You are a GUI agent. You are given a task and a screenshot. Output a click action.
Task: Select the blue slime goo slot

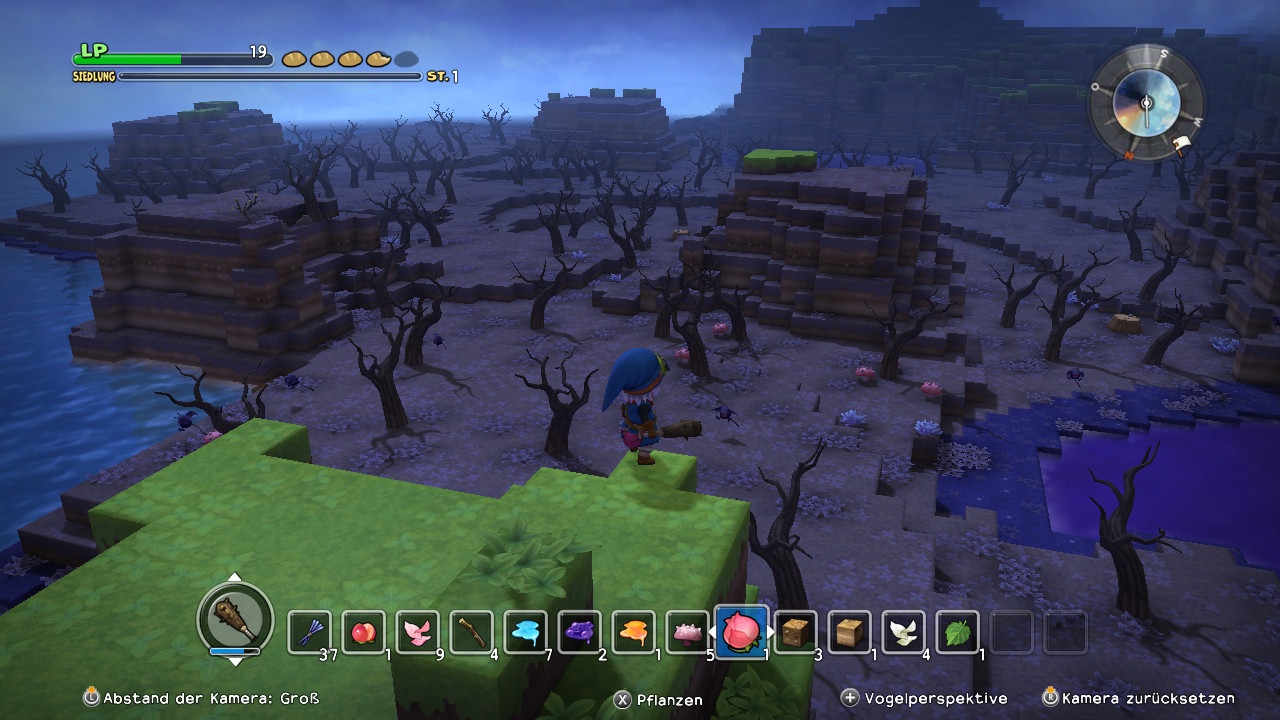pos(525,632)
